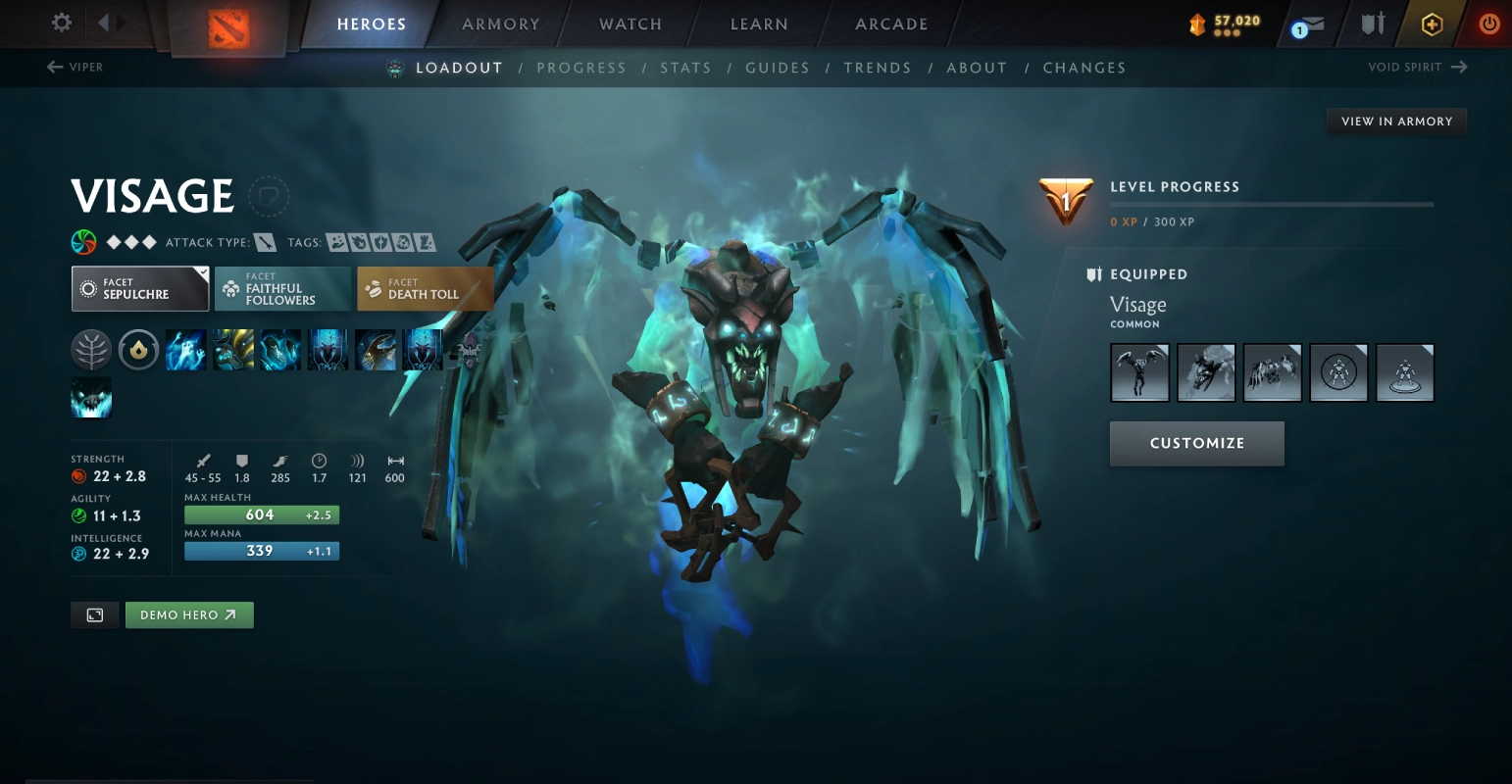The width and height of the screenshot is (1512, 784).
Task: Switch to the Watch tab
Action: [630, 24]
